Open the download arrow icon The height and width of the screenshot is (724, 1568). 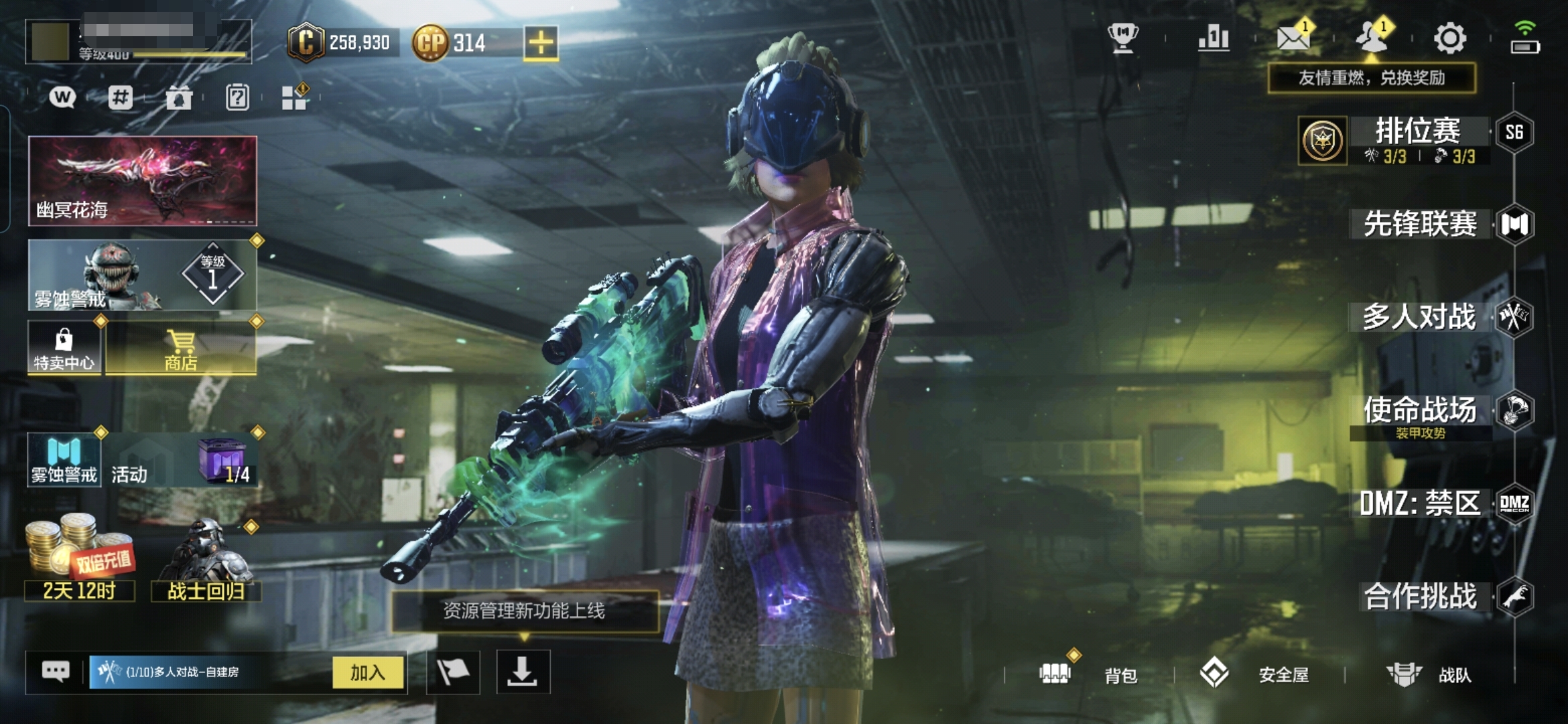click(523, 672)
